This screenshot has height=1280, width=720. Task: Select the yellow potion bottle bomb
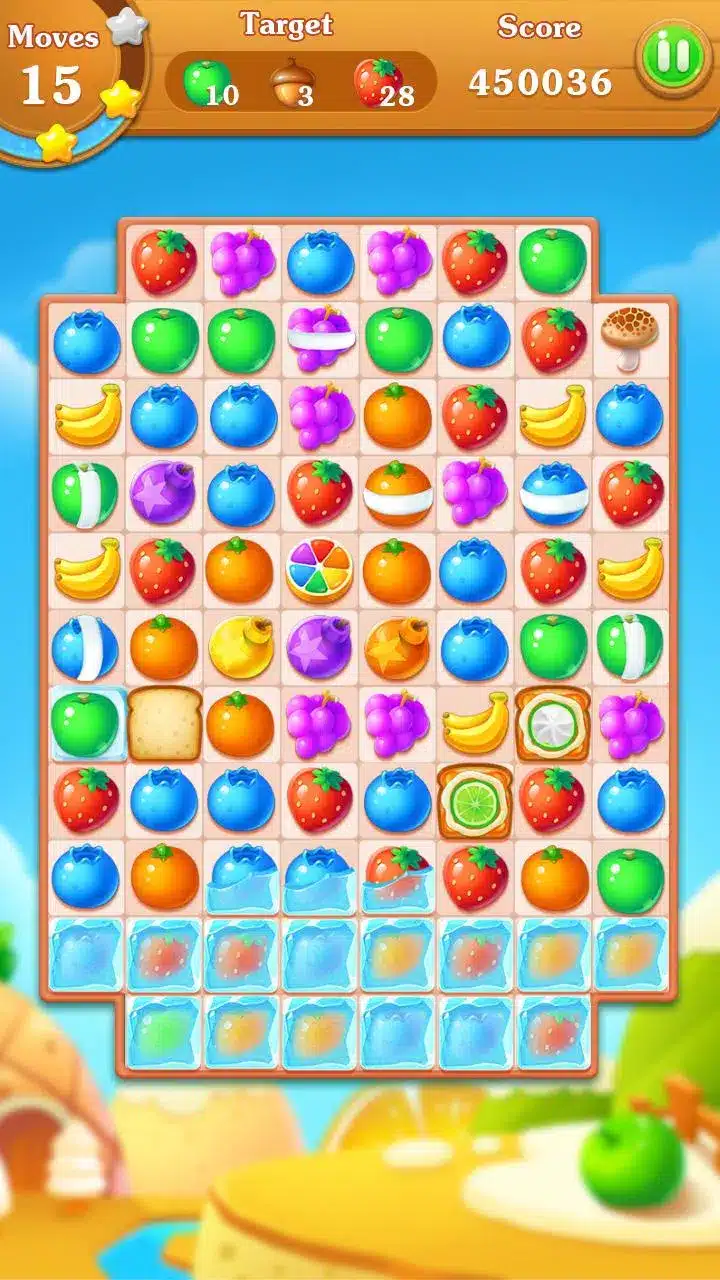[241, 647]
